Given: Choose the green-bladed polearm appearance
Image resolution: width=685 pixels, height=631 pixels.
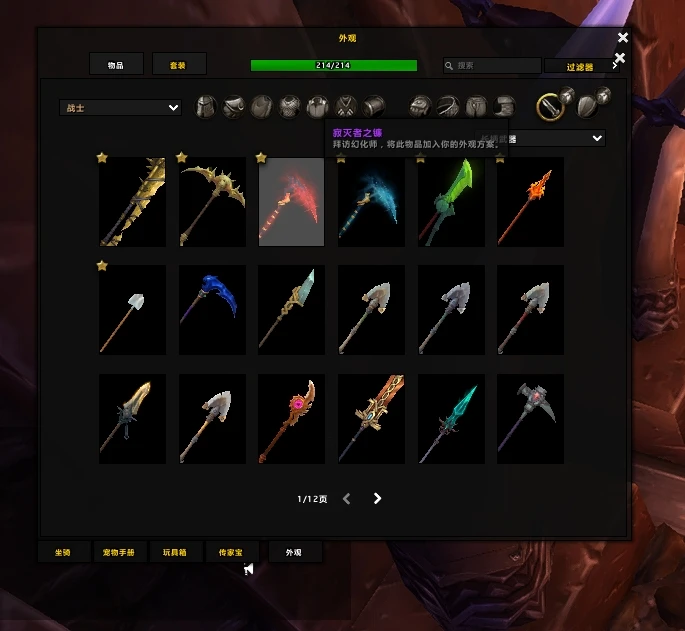Looking at the screenshot, I should tap(451, 202).
